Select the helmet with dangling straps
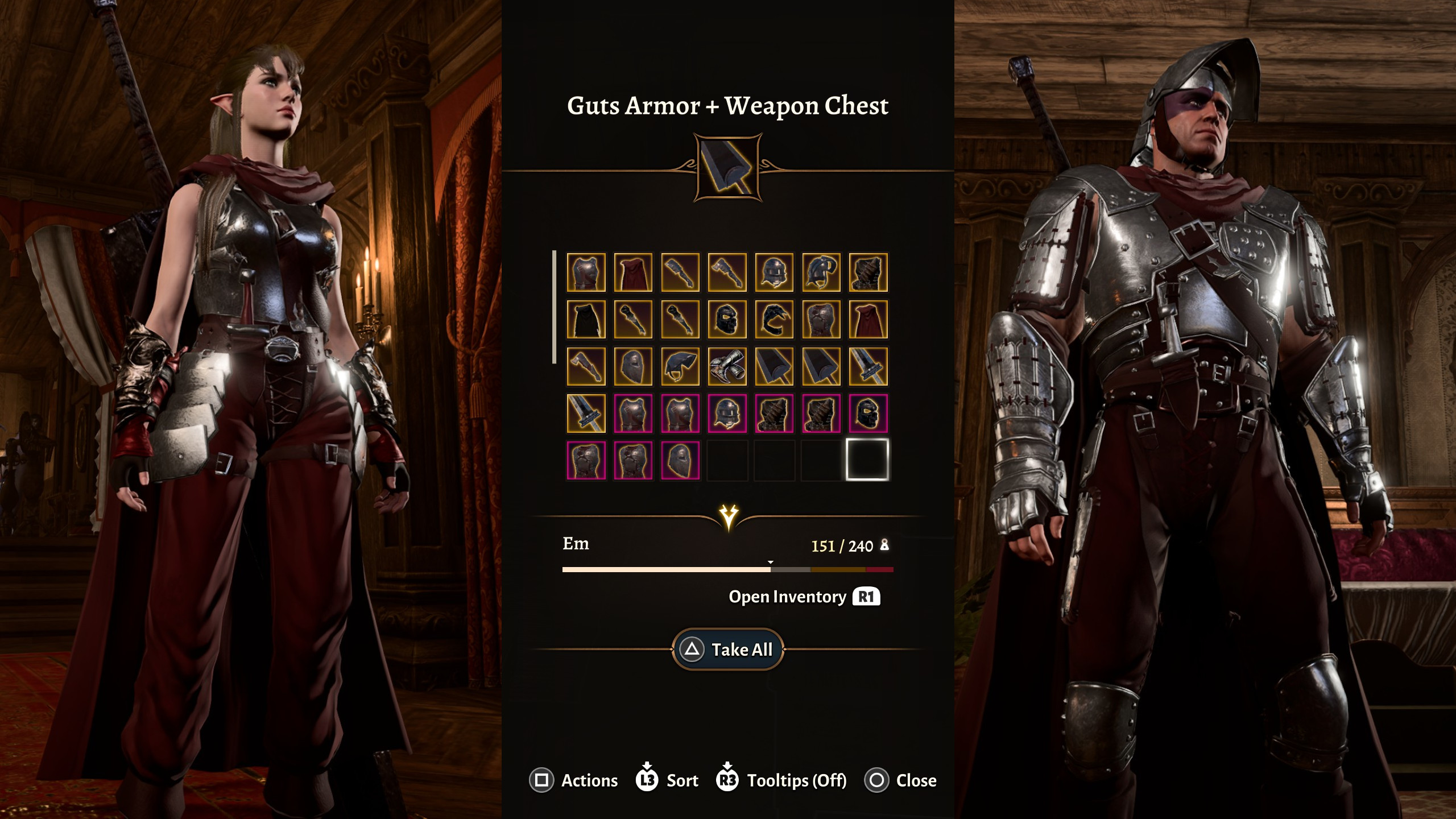Screen dimensions: 1456x819 821,273
